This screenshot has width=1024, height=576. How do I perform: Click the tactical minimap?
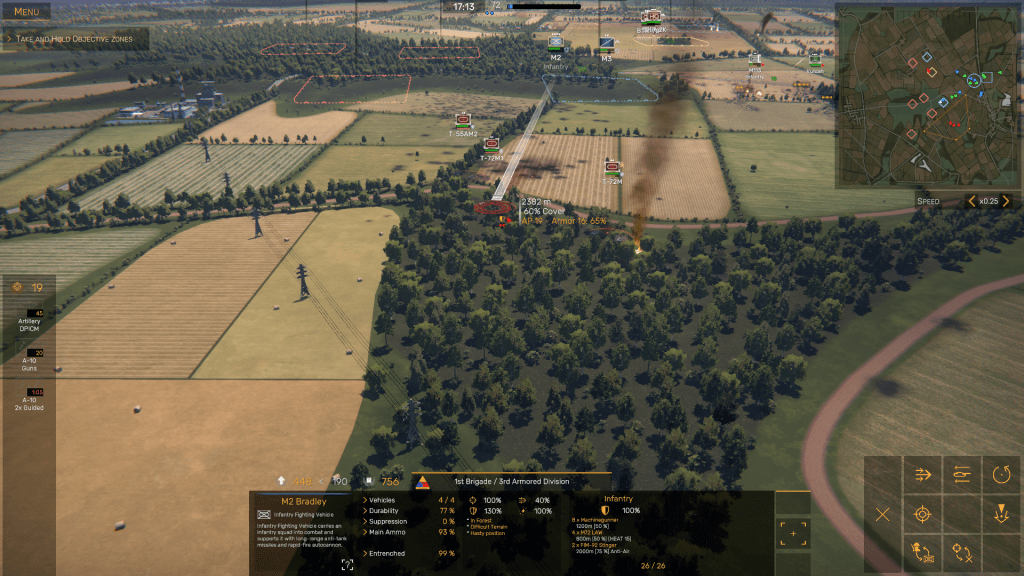click(928, 95)
